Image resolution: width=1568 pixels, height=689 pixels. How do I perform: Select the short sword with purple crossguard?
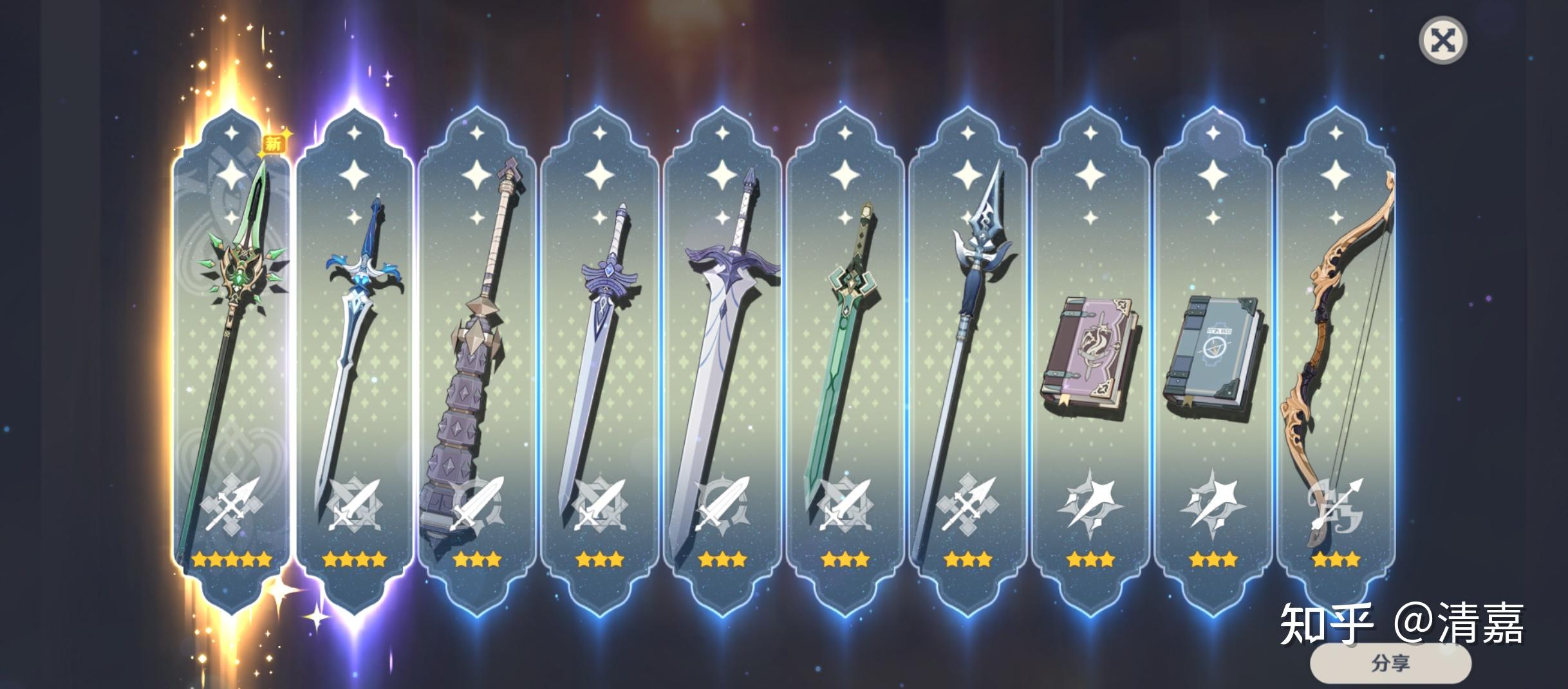pyautogui.click(x=600, y=360)
